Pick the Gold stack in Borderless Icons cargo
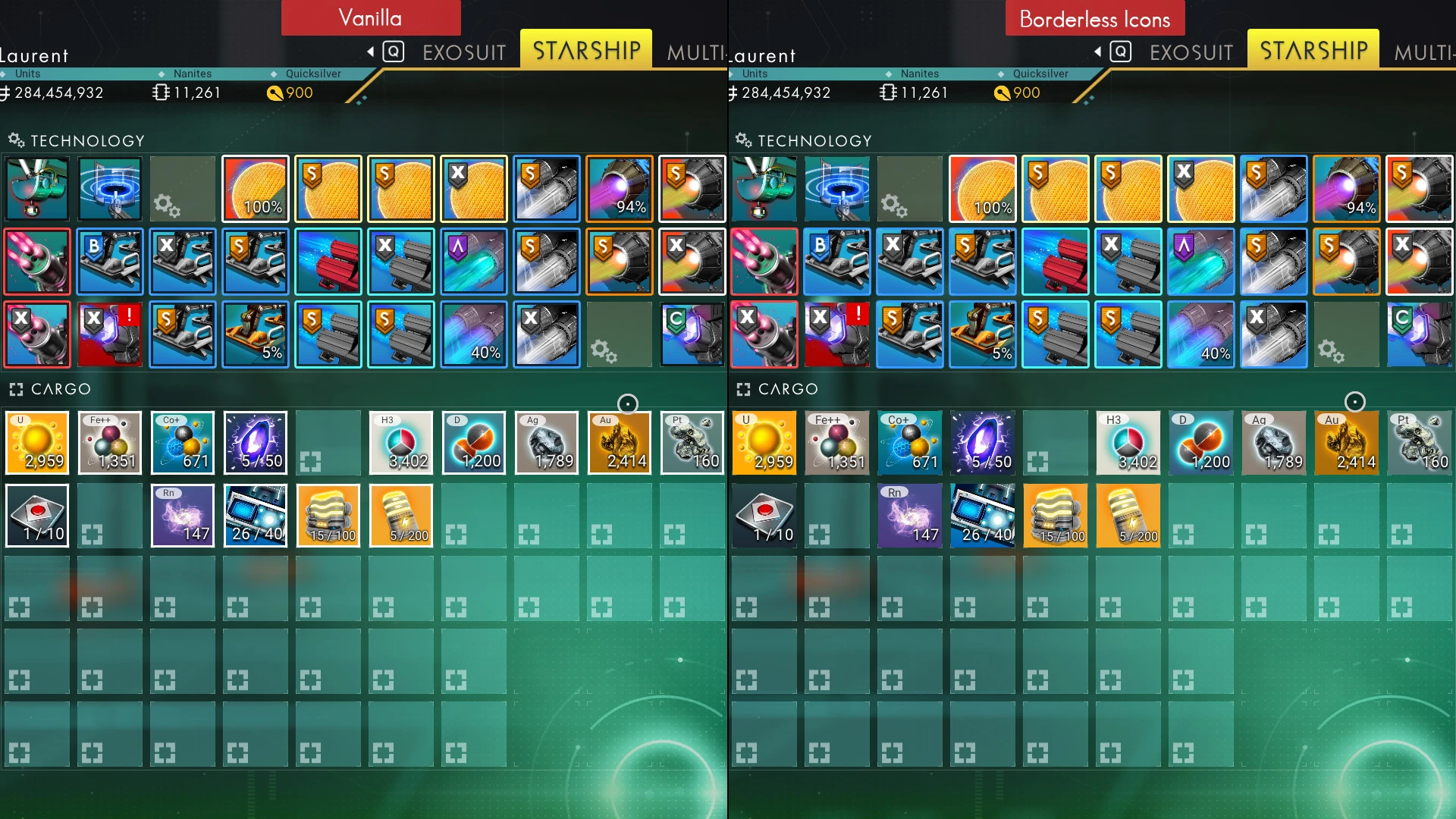Viewport: 1456px width, 819px height. click(x=1347, y=443)
